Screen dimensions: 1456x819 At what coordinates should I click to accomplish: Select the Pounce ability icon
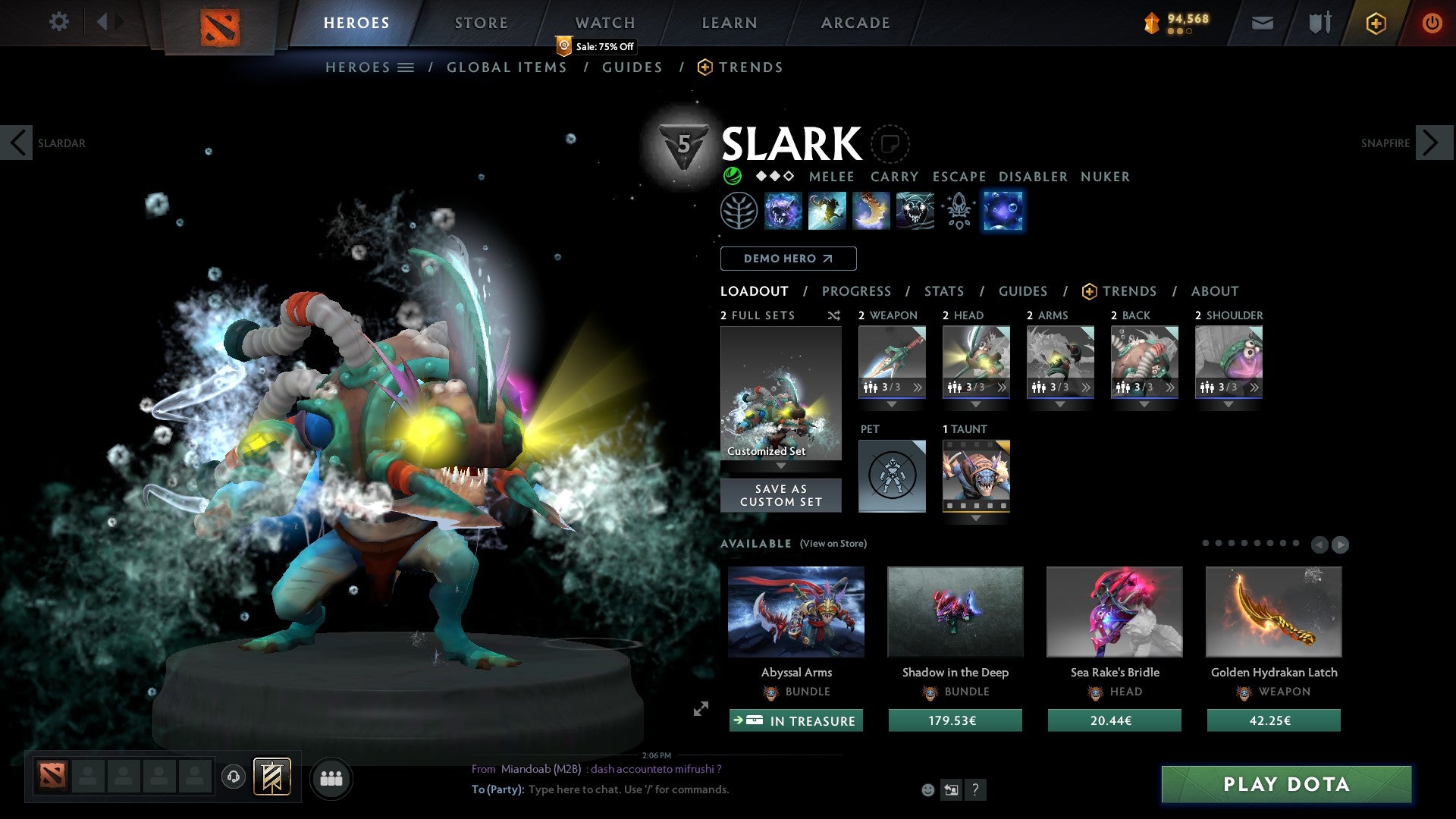[x=827, y=211]
